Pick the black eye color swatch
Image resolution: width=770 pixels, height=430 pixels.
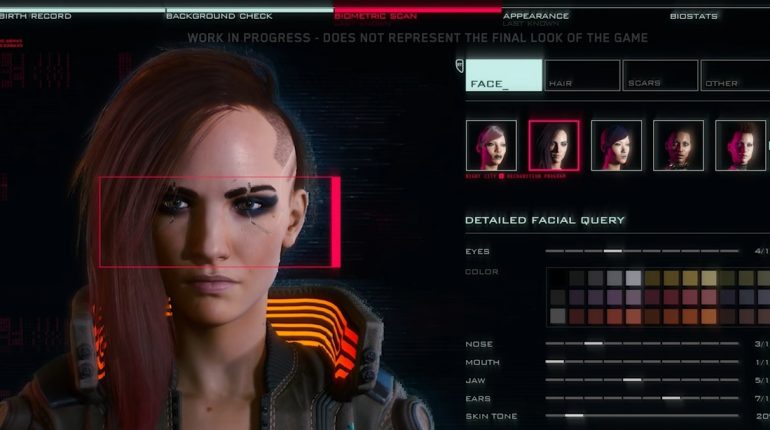pyautogui.click(x=558, y=278)
